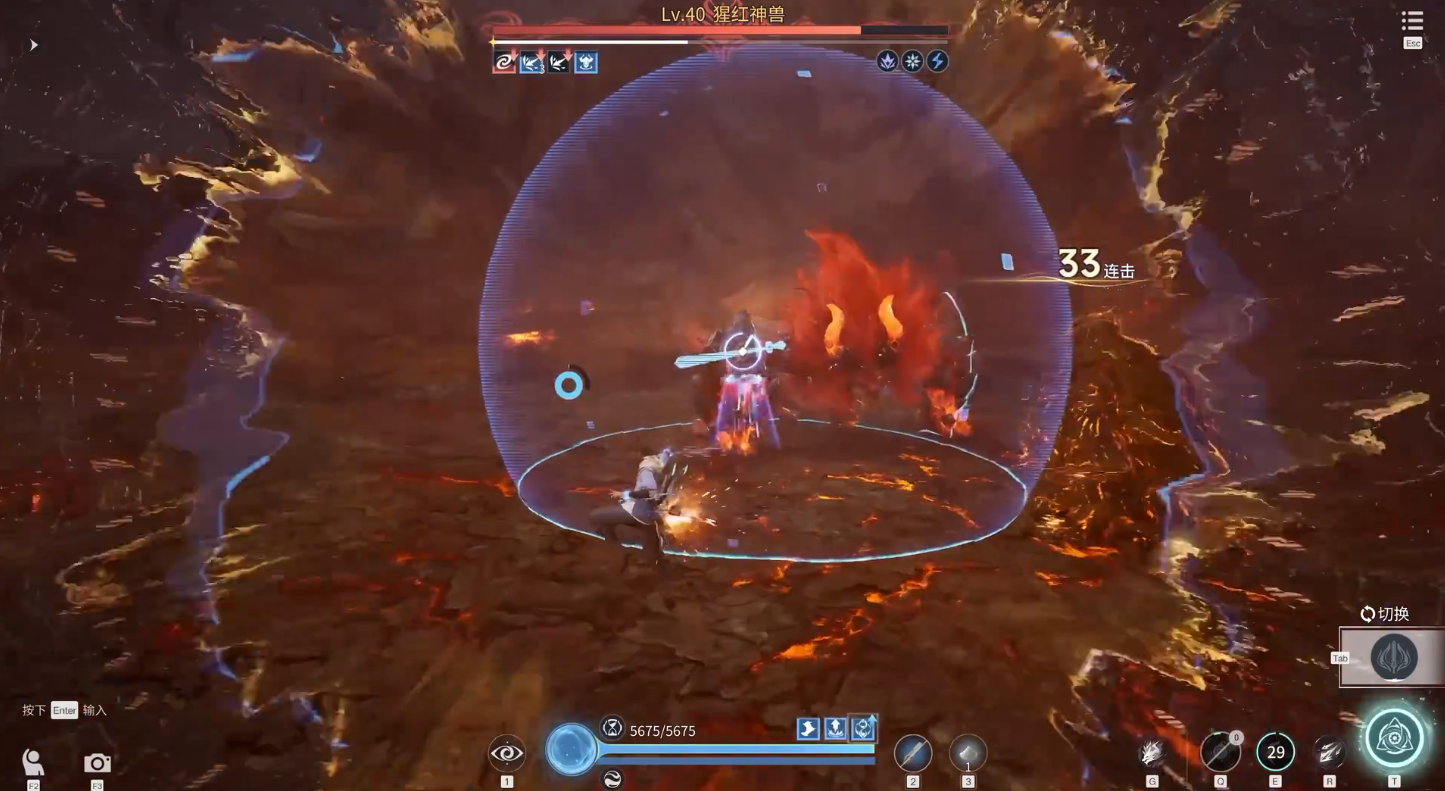Activate the crossed-out Q skill
Screen dimensions: 1445x791
1220,753
